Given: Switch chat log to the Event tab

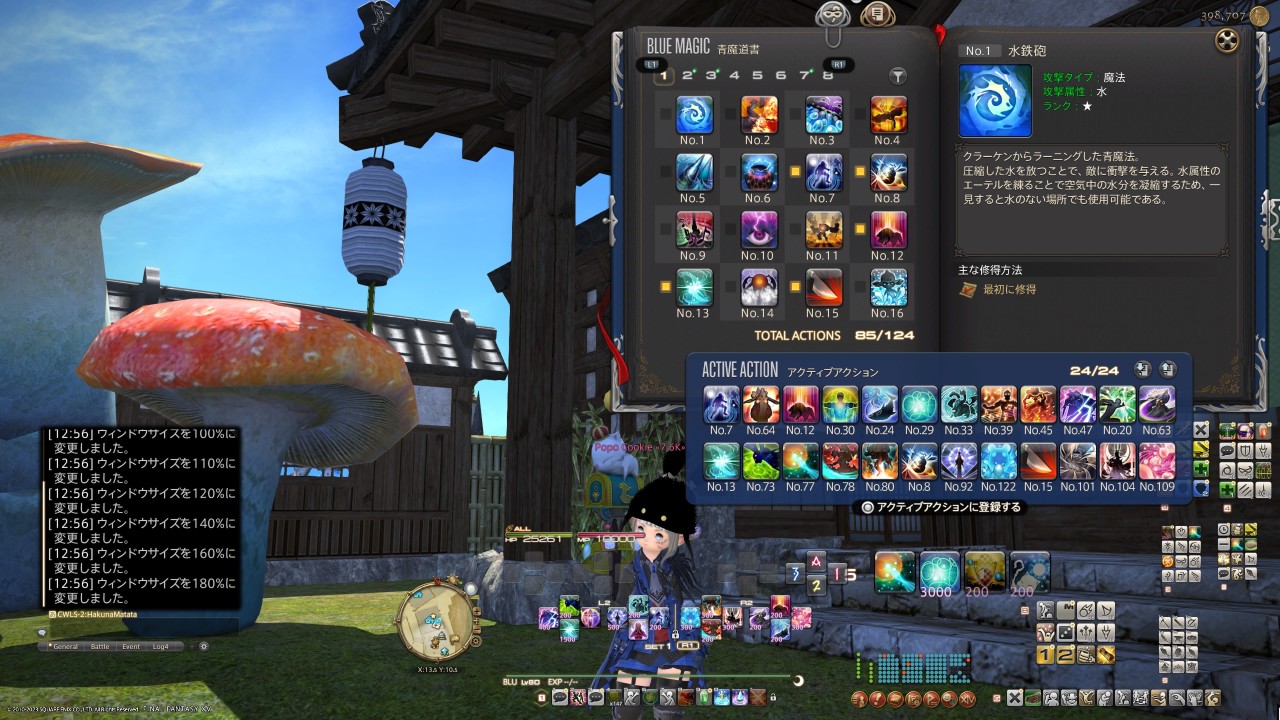Looking at the screenshot, I should click(x=131, y=646).
